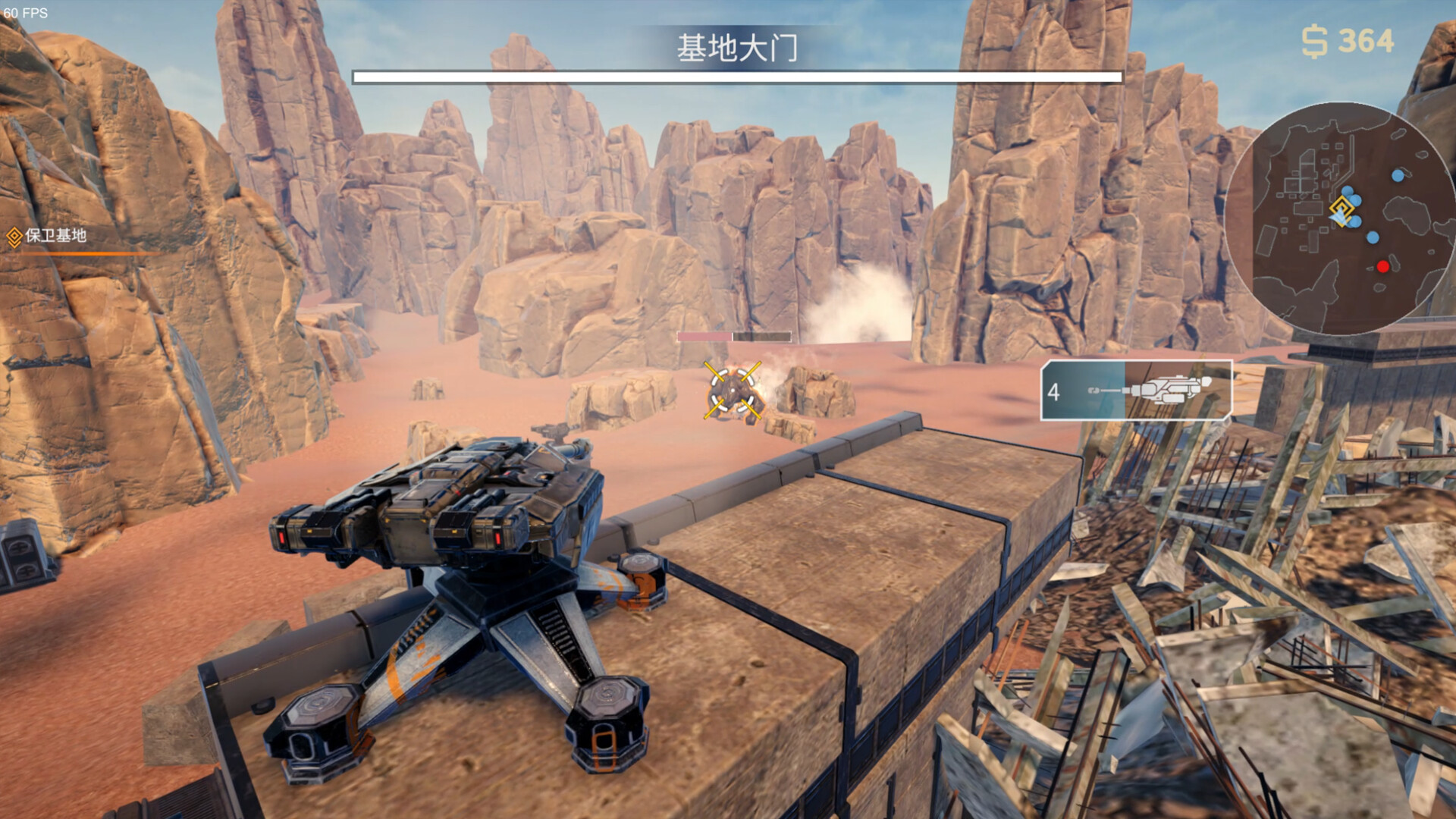Click the 60 FPS counter text
Viewport: 1456px width, 819px height.
tap(27, 12)
